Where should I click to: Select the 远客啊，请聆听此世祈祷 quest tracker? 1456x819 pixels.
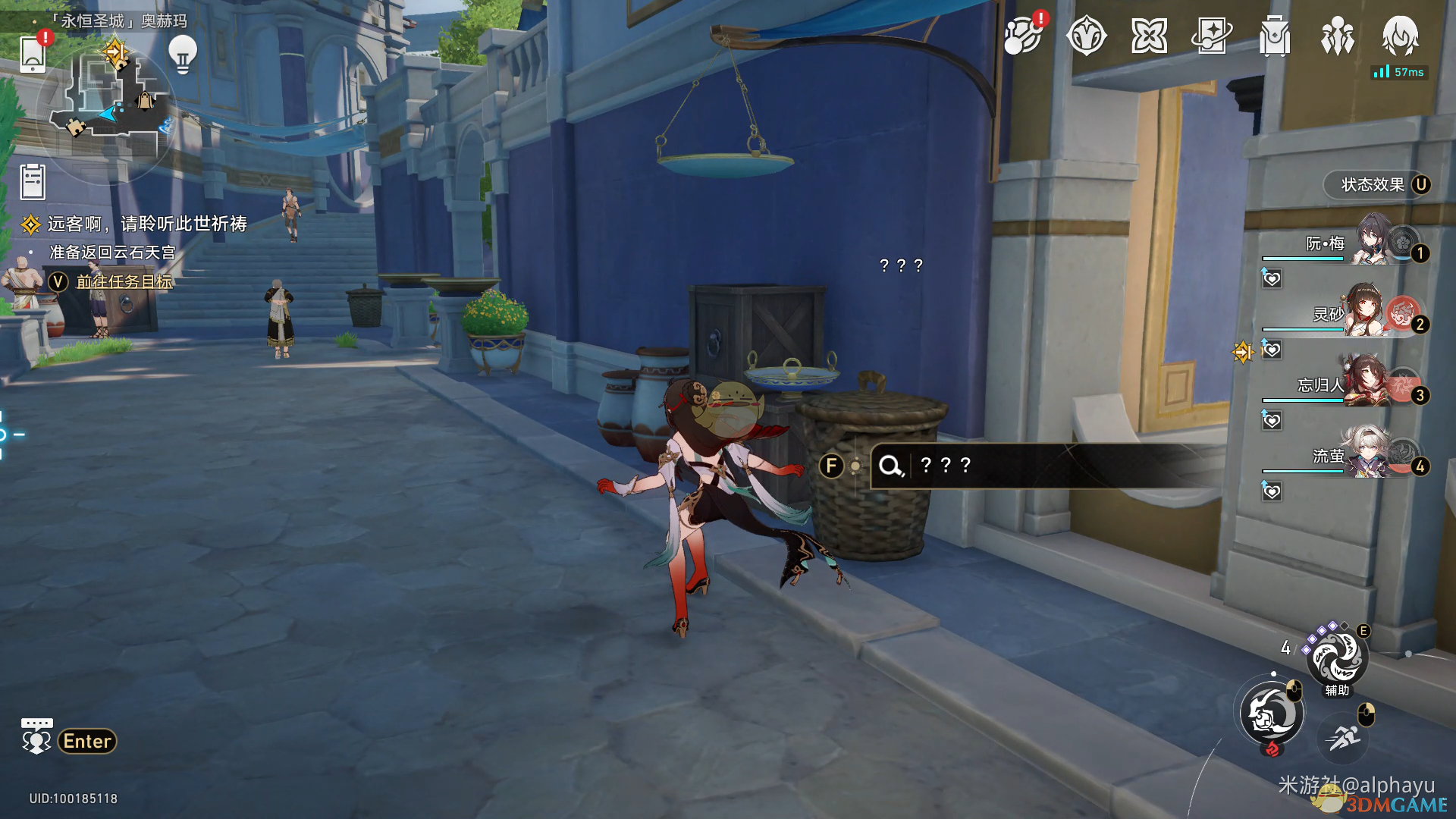[x=146, y=224]
